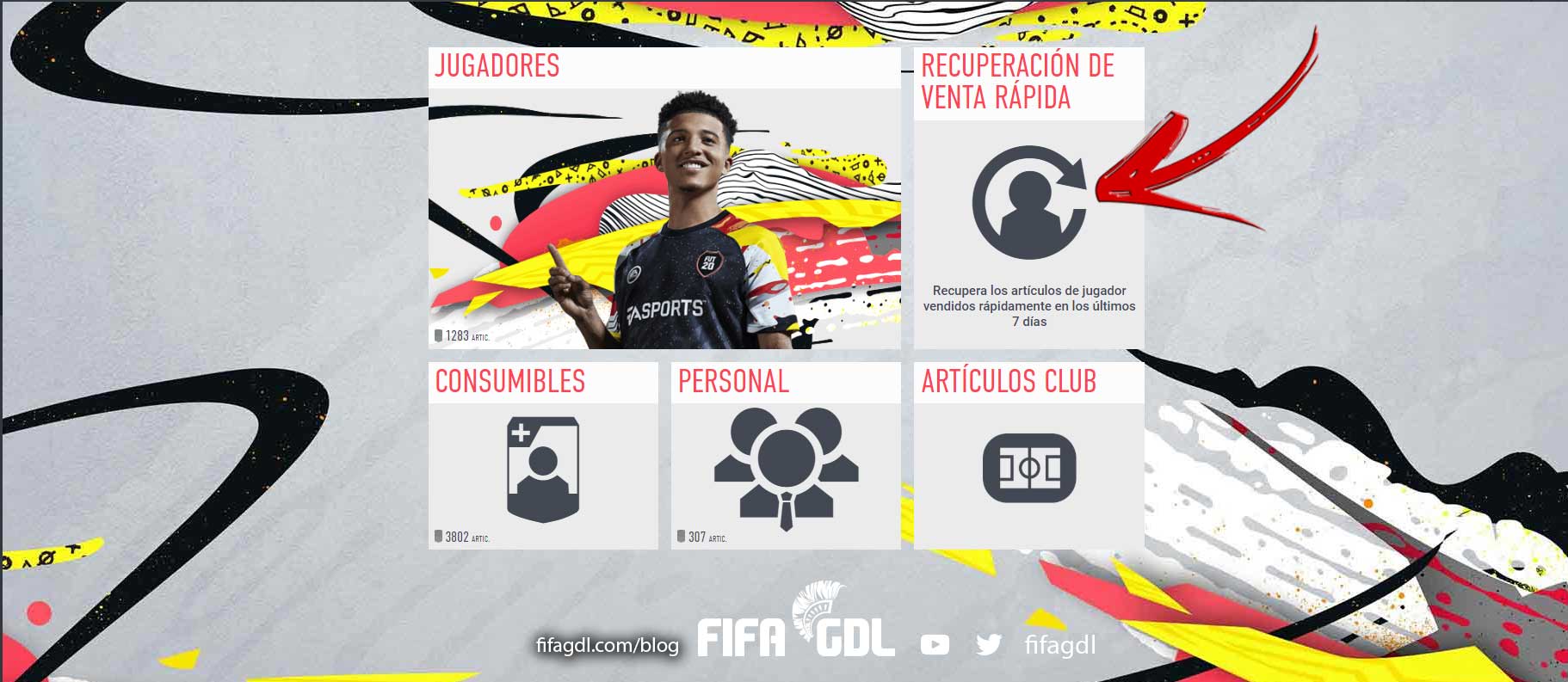The height and width of the screenshot is (682, 1568).
Task: Click the Personal heading label
Action: tap(732, 381)
